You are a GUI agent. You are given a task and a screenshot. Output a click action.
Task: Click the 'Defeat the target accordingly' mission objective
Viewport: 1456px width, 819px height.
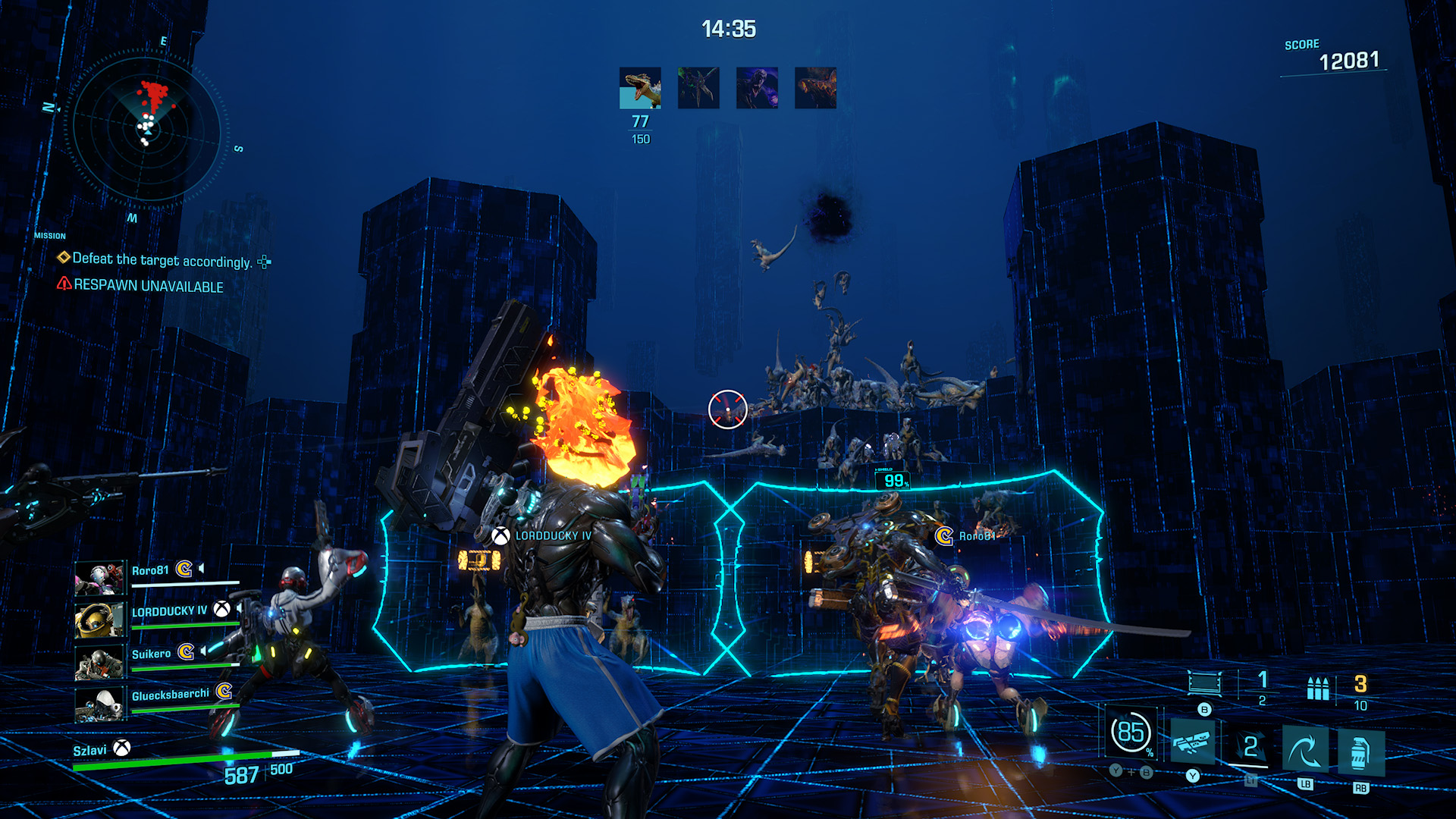pyautogui.click(x=162, y=260)
